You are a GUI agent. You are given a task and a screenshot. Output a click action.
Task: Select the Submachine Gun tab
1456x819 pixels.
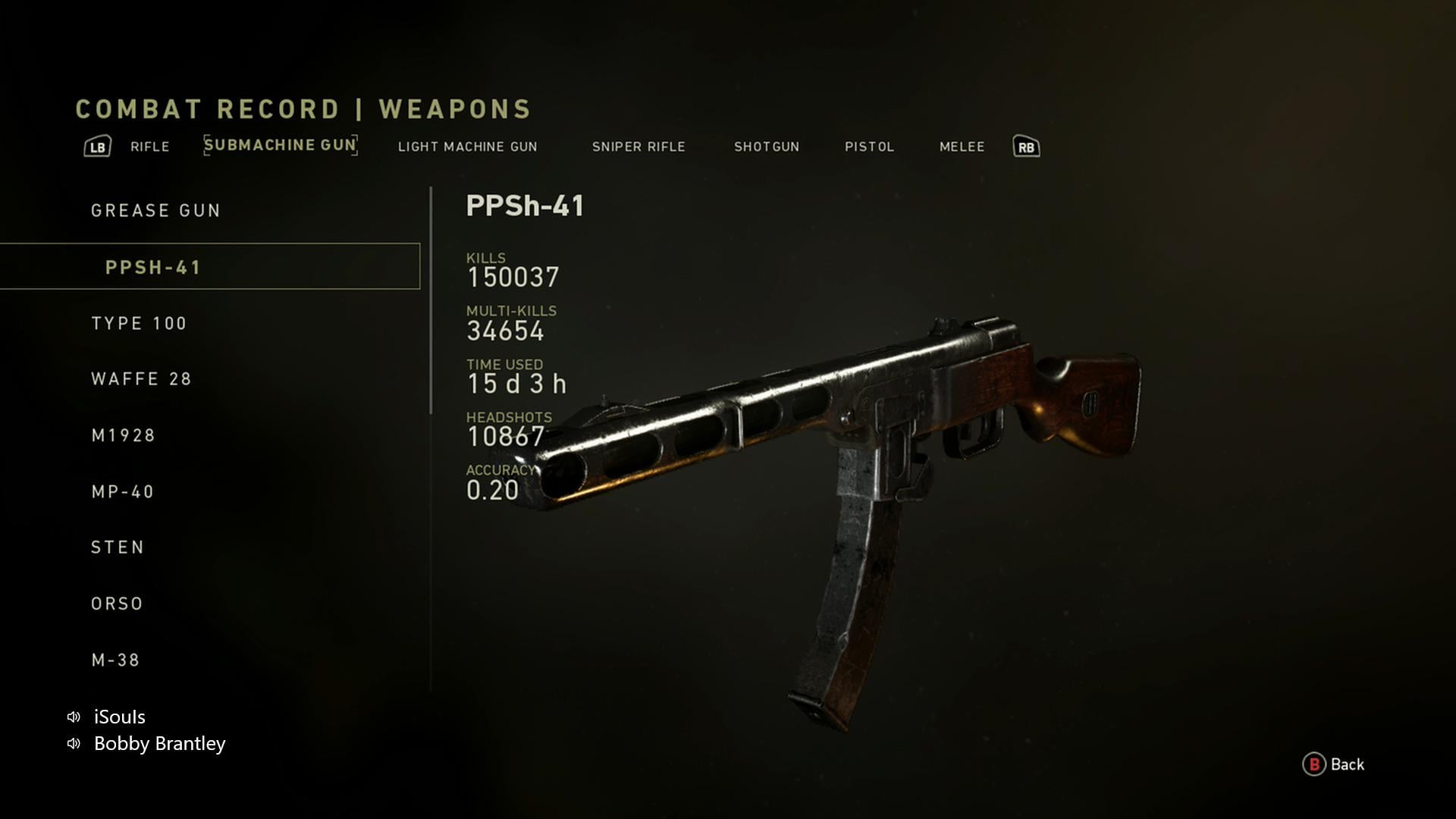click(x=280, y=146)
